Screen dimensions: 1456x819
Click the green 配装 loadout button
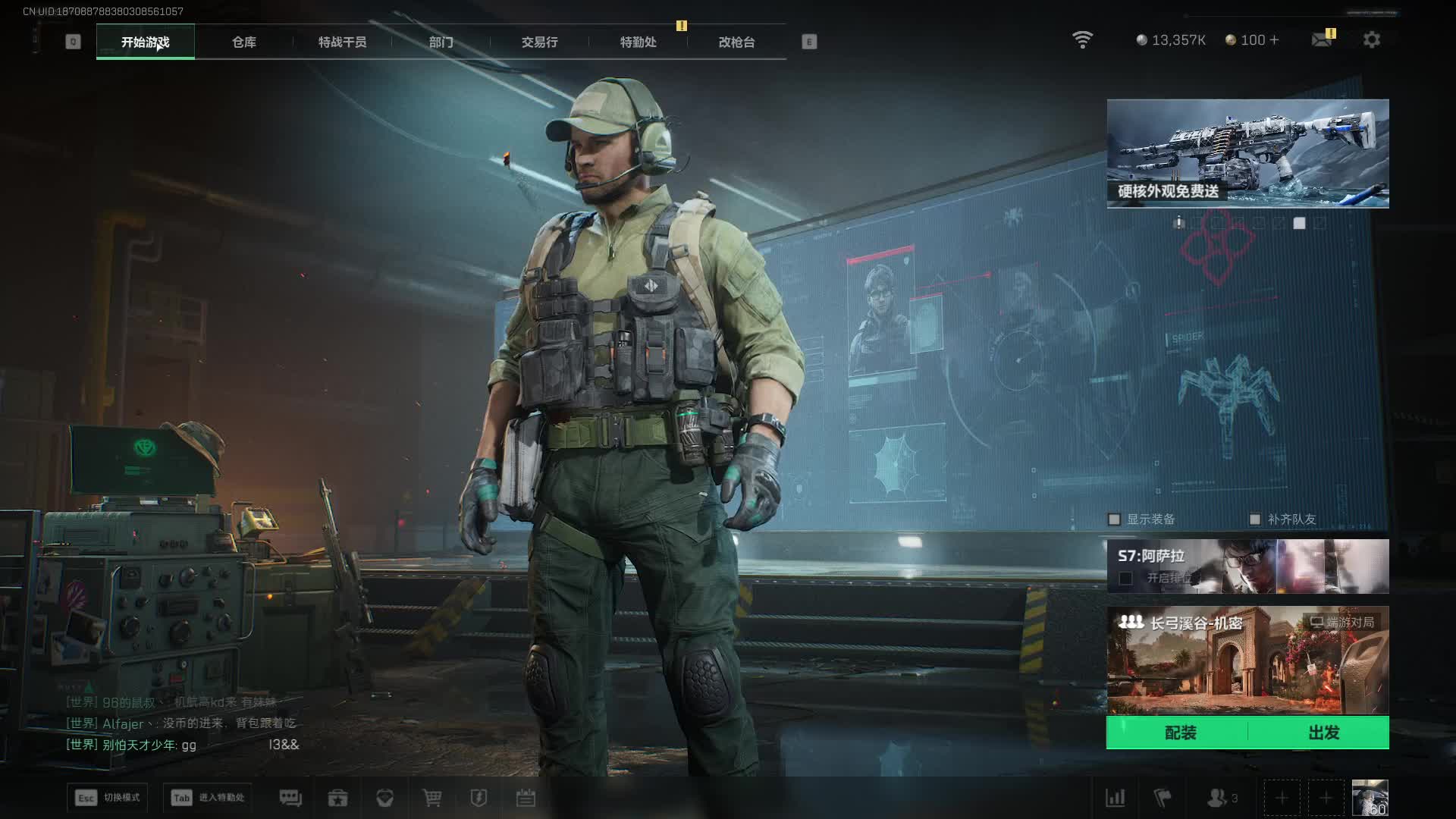pyautogui.click(x=1179, y=733)
